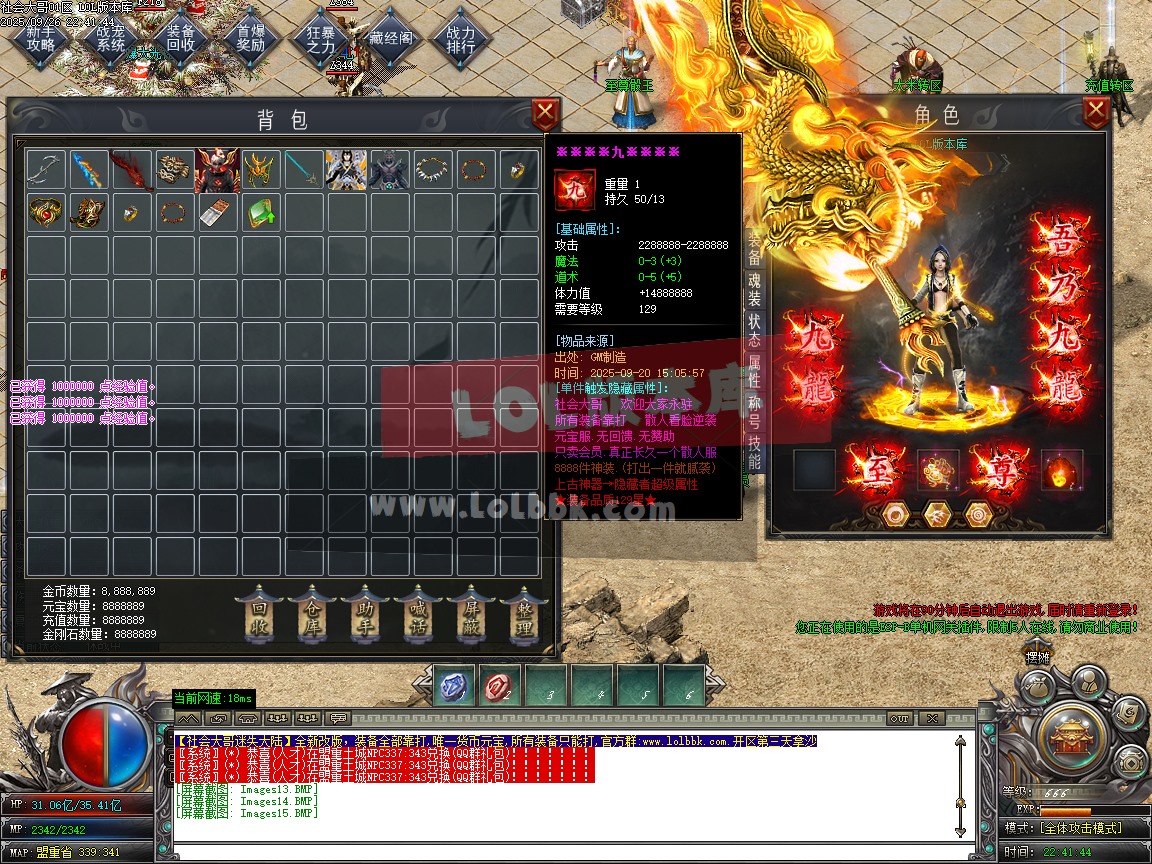Select the red dragon blade in backpack
1152x864 pixels.
[130, 170]
